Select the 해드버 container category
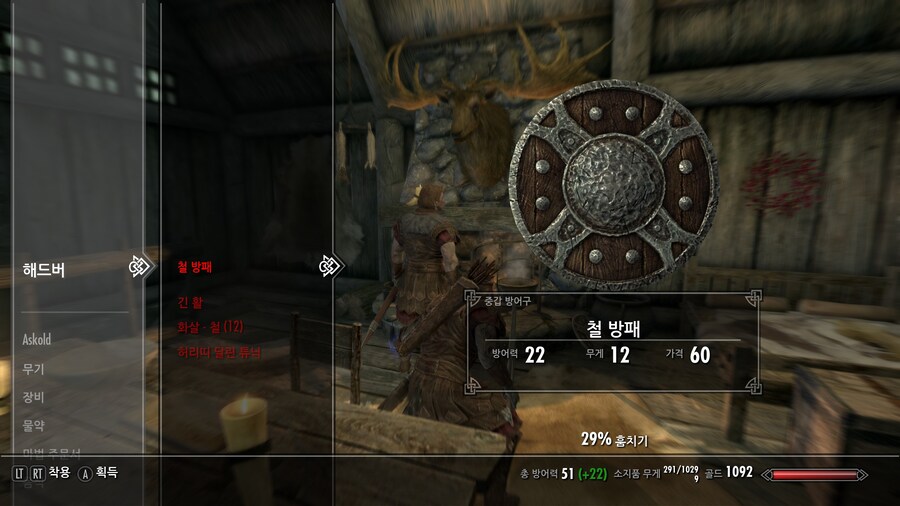 pos(44,269)
